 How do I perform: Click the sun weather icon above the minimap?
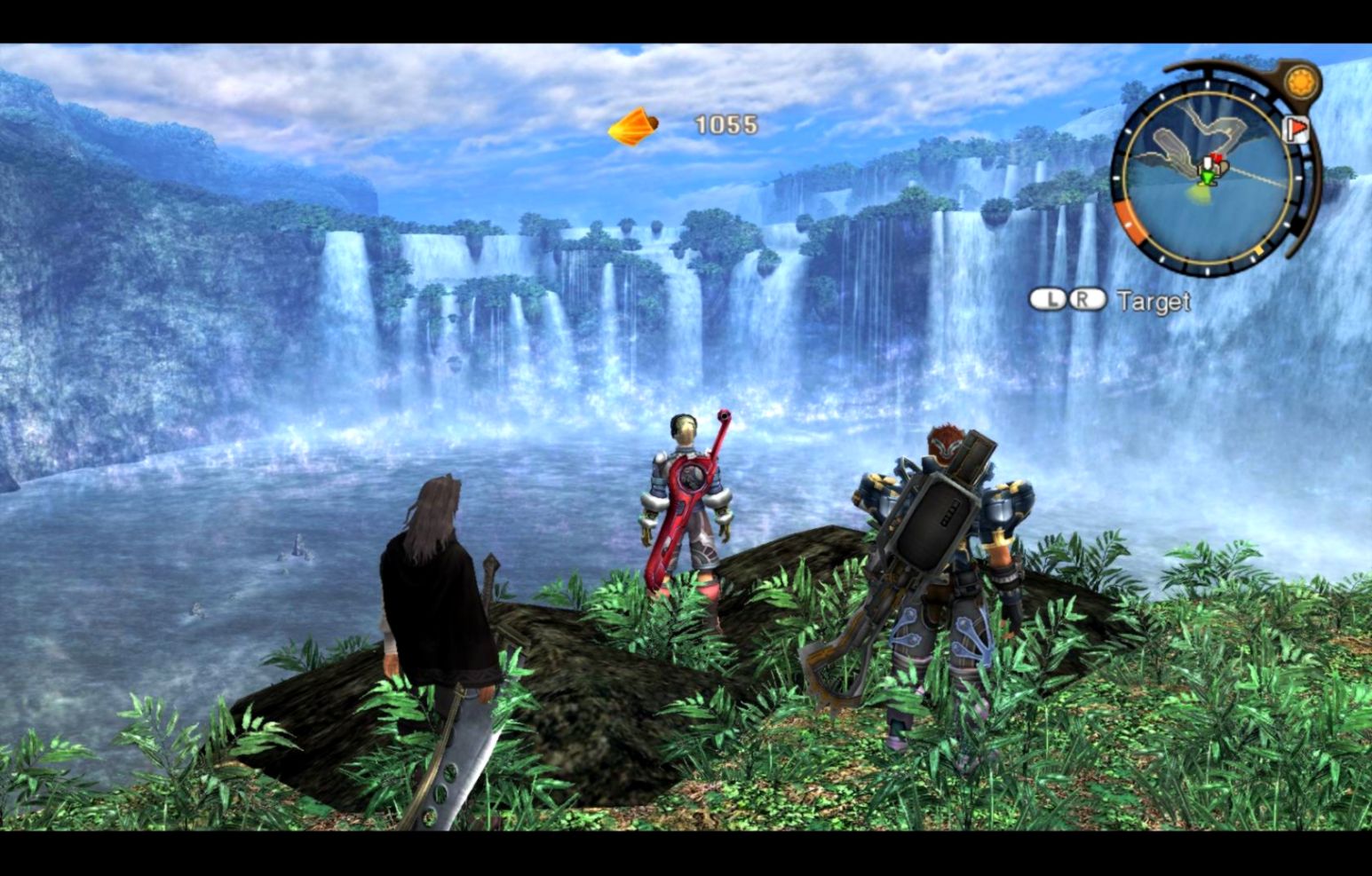point(1300,83)
